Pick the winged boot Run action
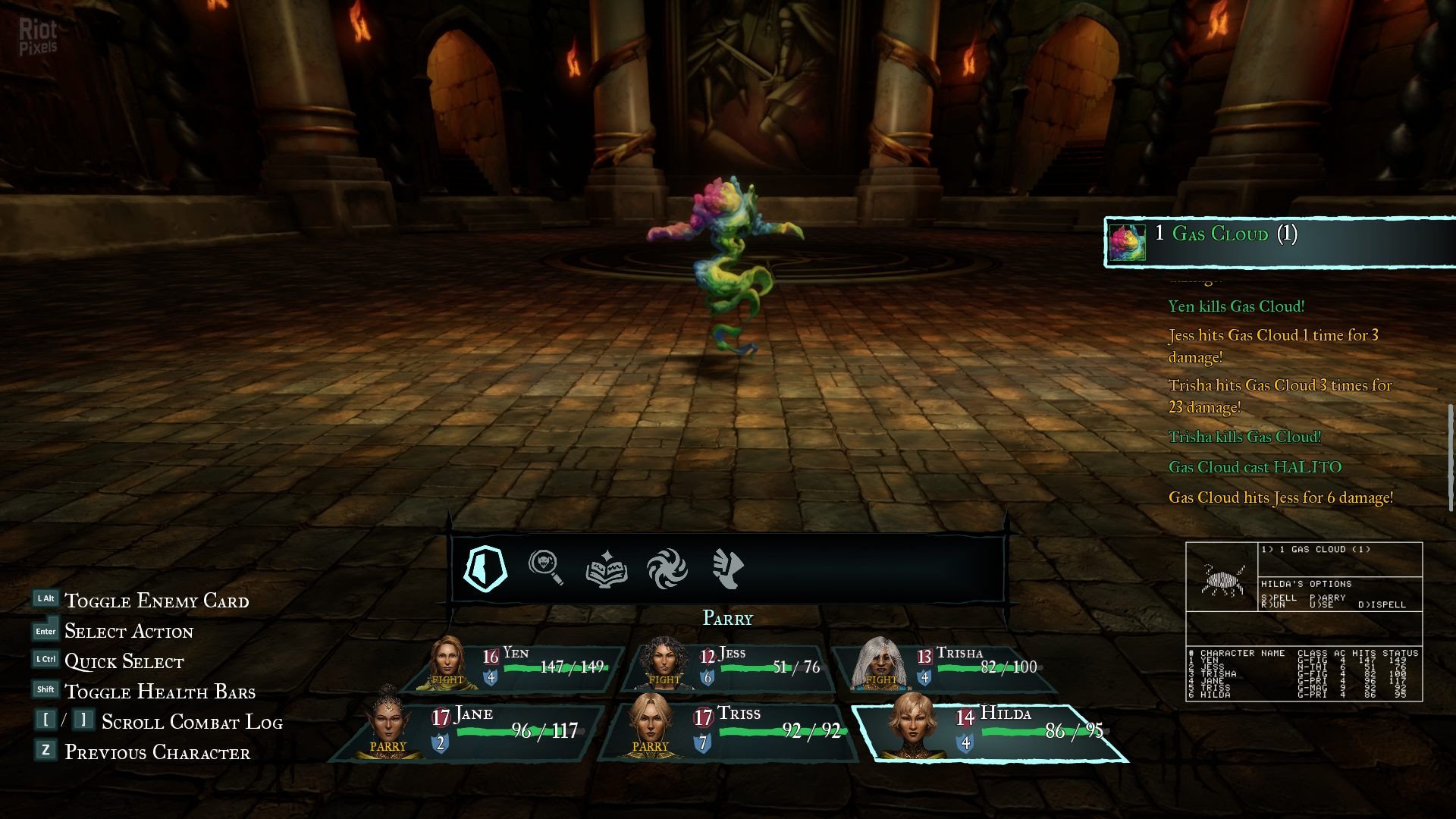The height and width of the screenshot is (819, 1456). pos(727,568)
